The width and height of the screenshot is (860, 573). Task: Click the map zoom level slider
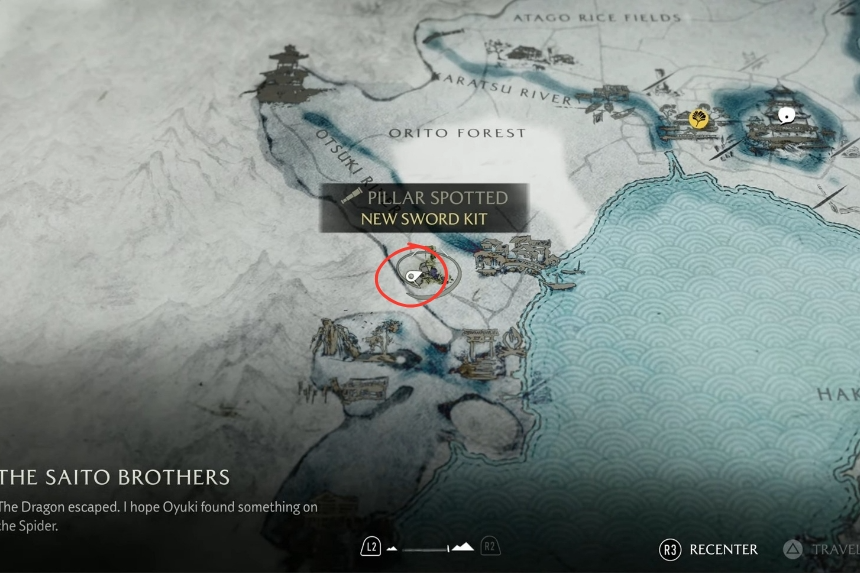point(430,547)
